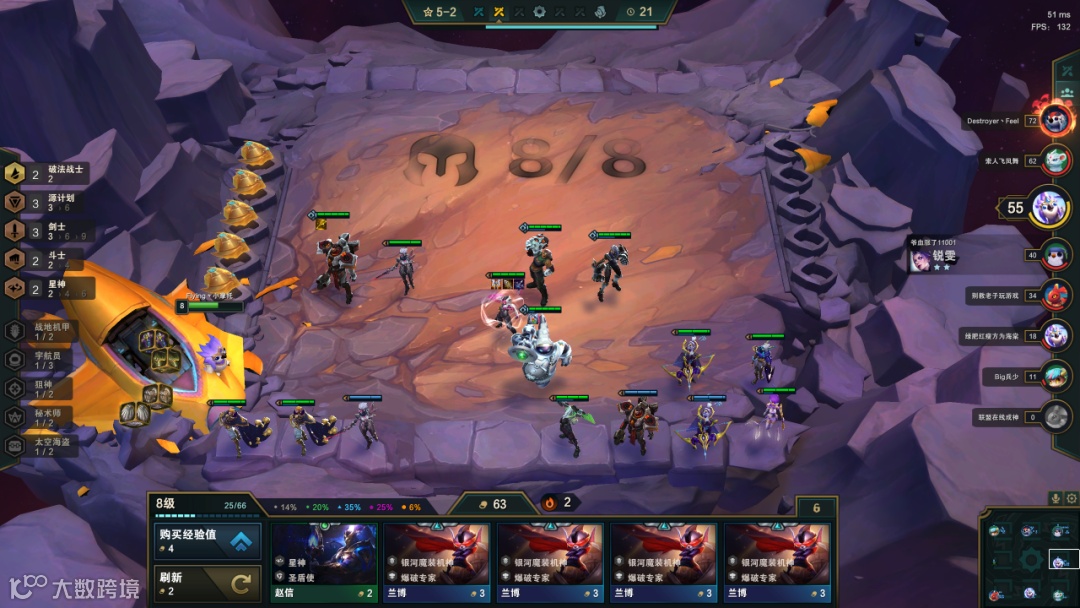Buy the 赵信 champion card

point(325,562)
